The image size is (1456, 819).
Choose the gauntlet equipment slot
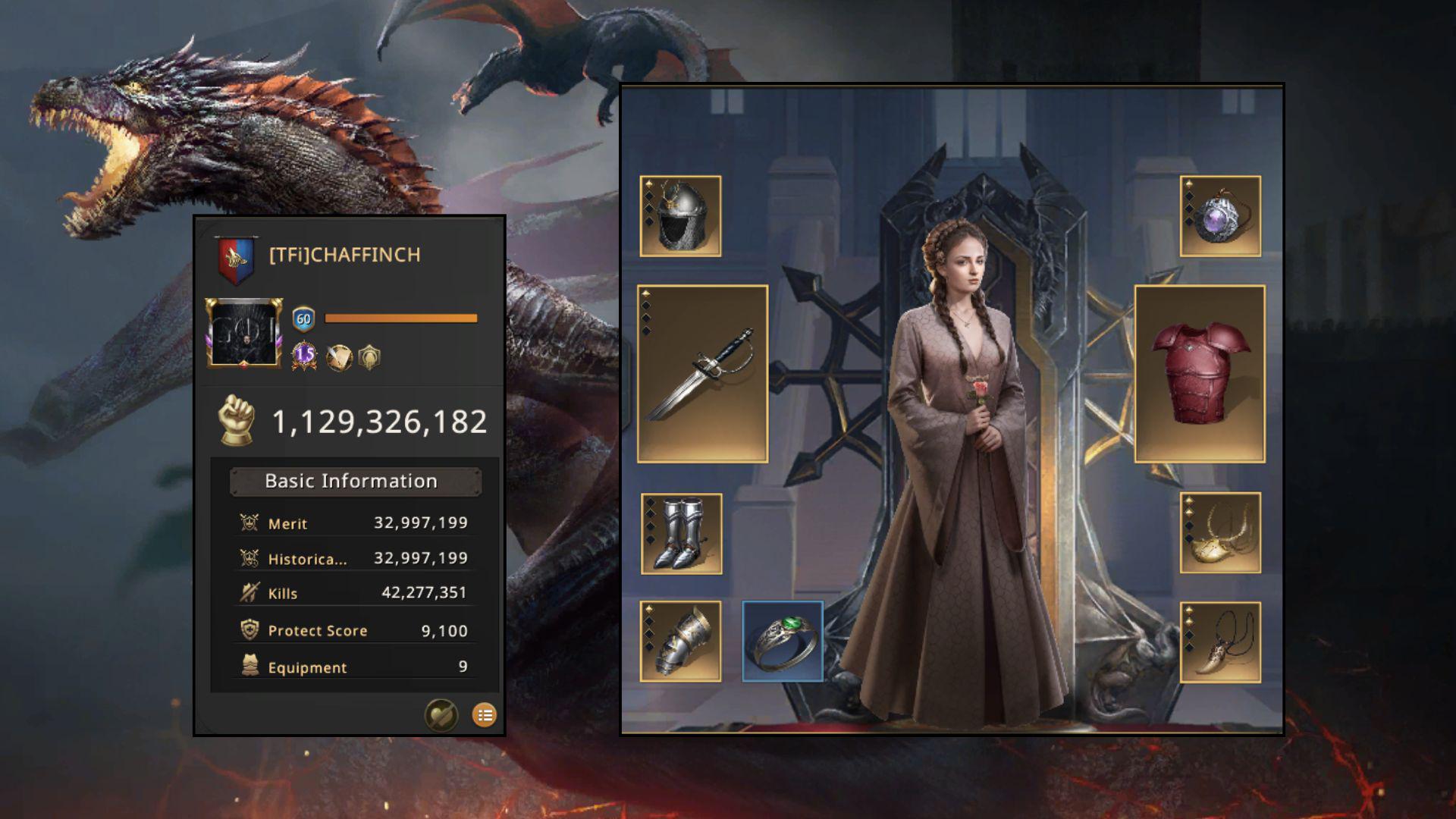pyautogui.click(x=680, y=642)
